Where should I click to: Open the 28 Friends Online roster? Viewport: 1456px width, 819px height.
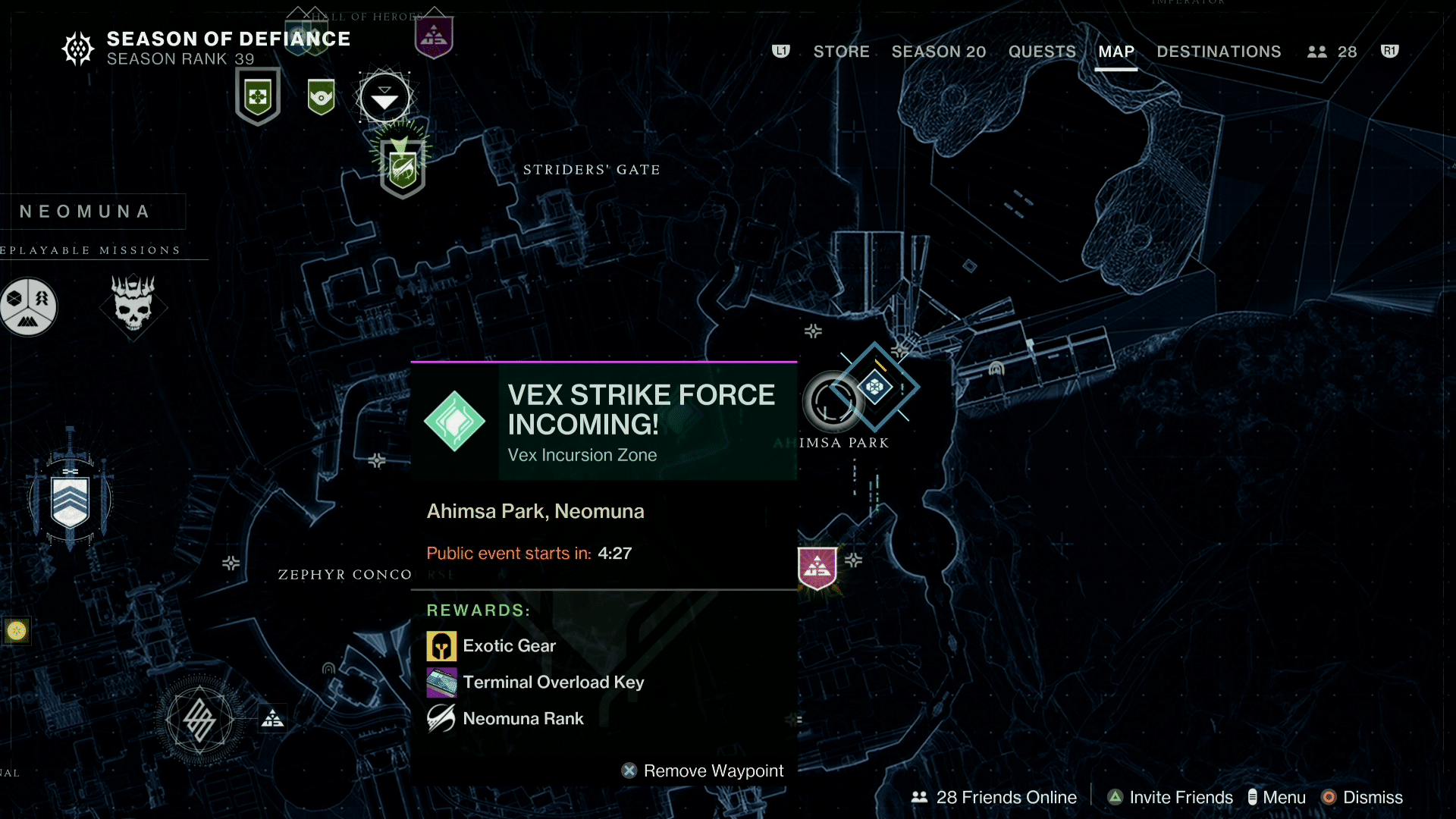click(x=993, y=797)
